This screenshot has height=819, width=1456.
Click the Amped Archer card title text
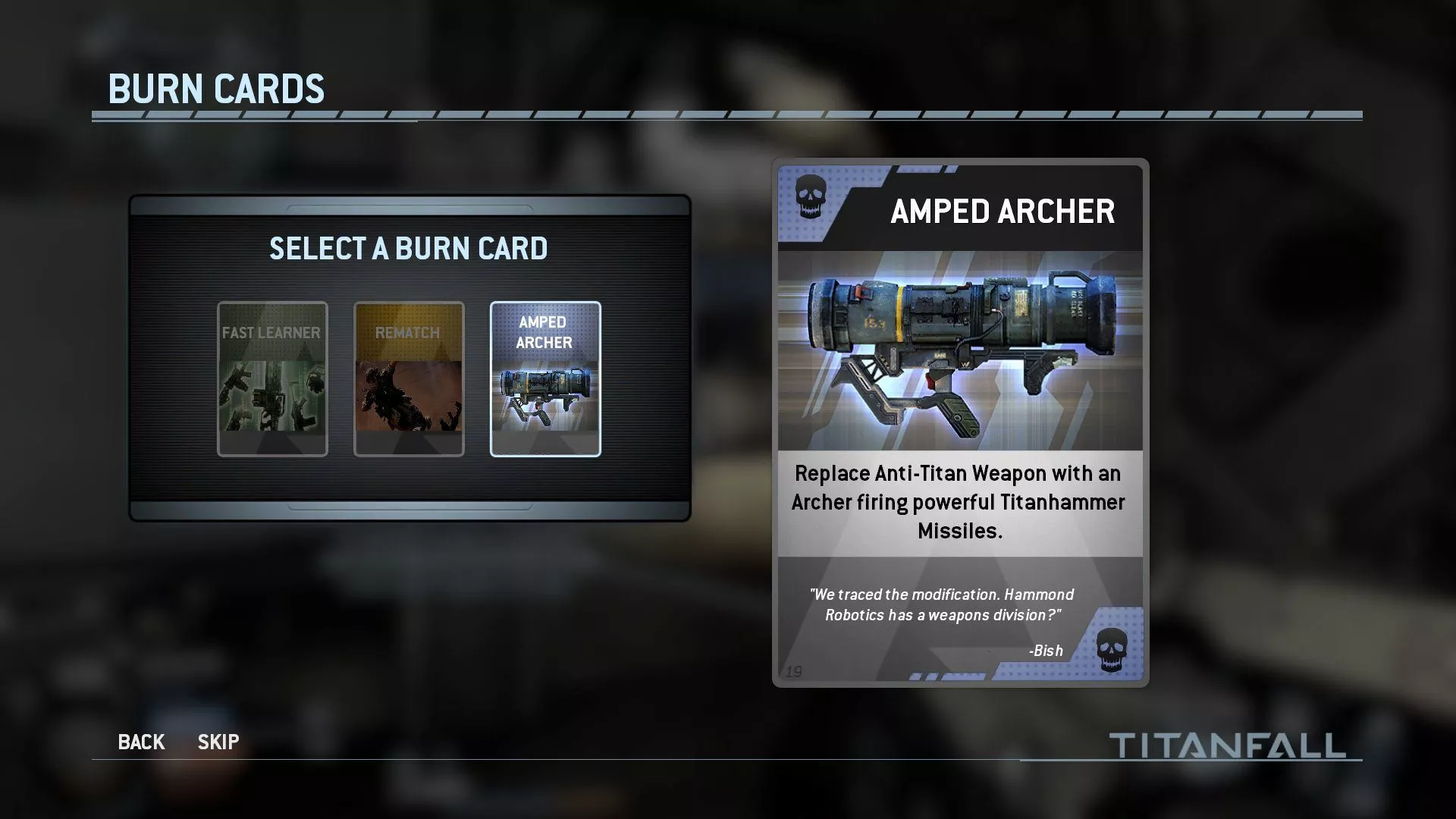1003,212
